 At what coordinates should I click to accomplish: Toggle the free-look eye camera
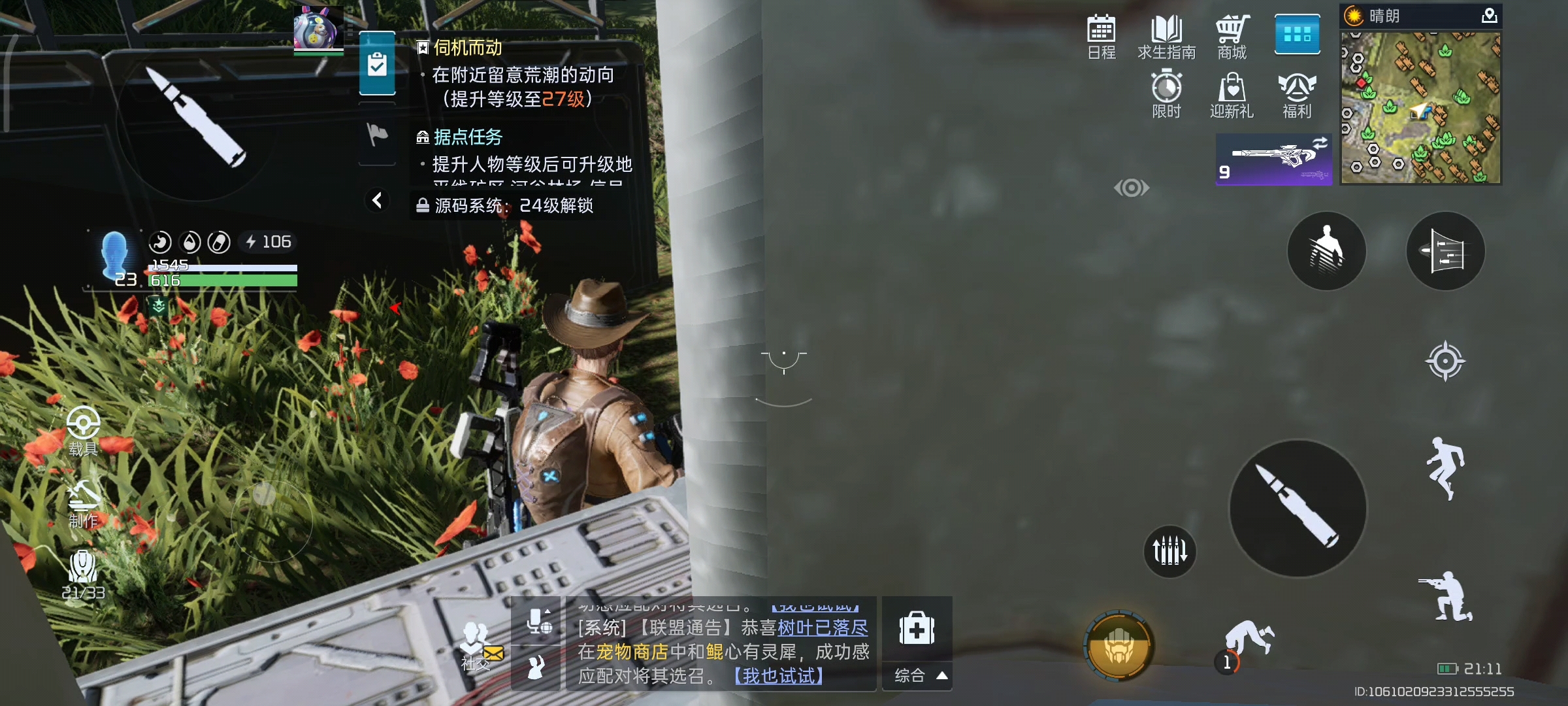(x=1132, y=189)
